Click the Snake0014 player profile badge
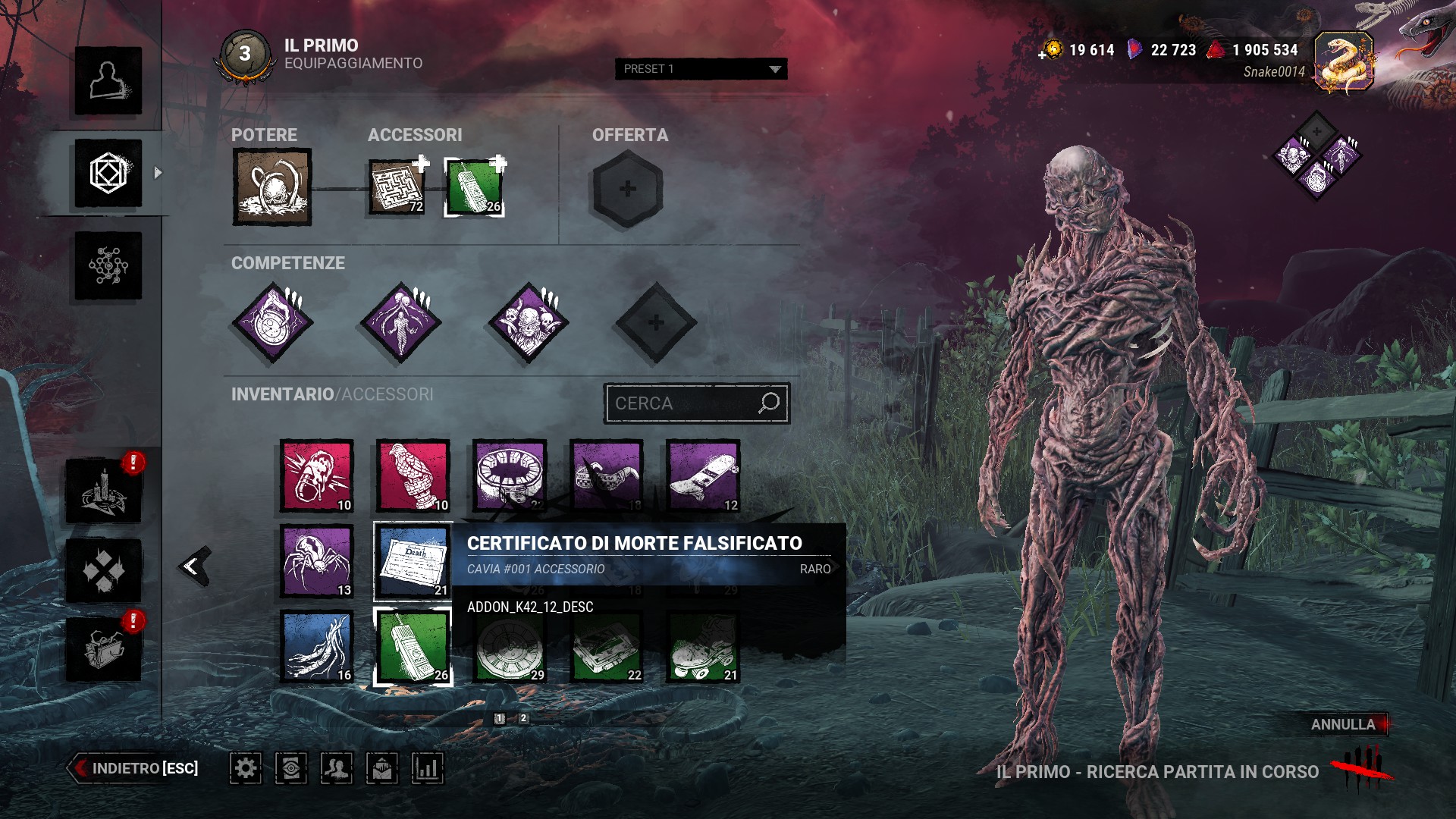 1344,62
